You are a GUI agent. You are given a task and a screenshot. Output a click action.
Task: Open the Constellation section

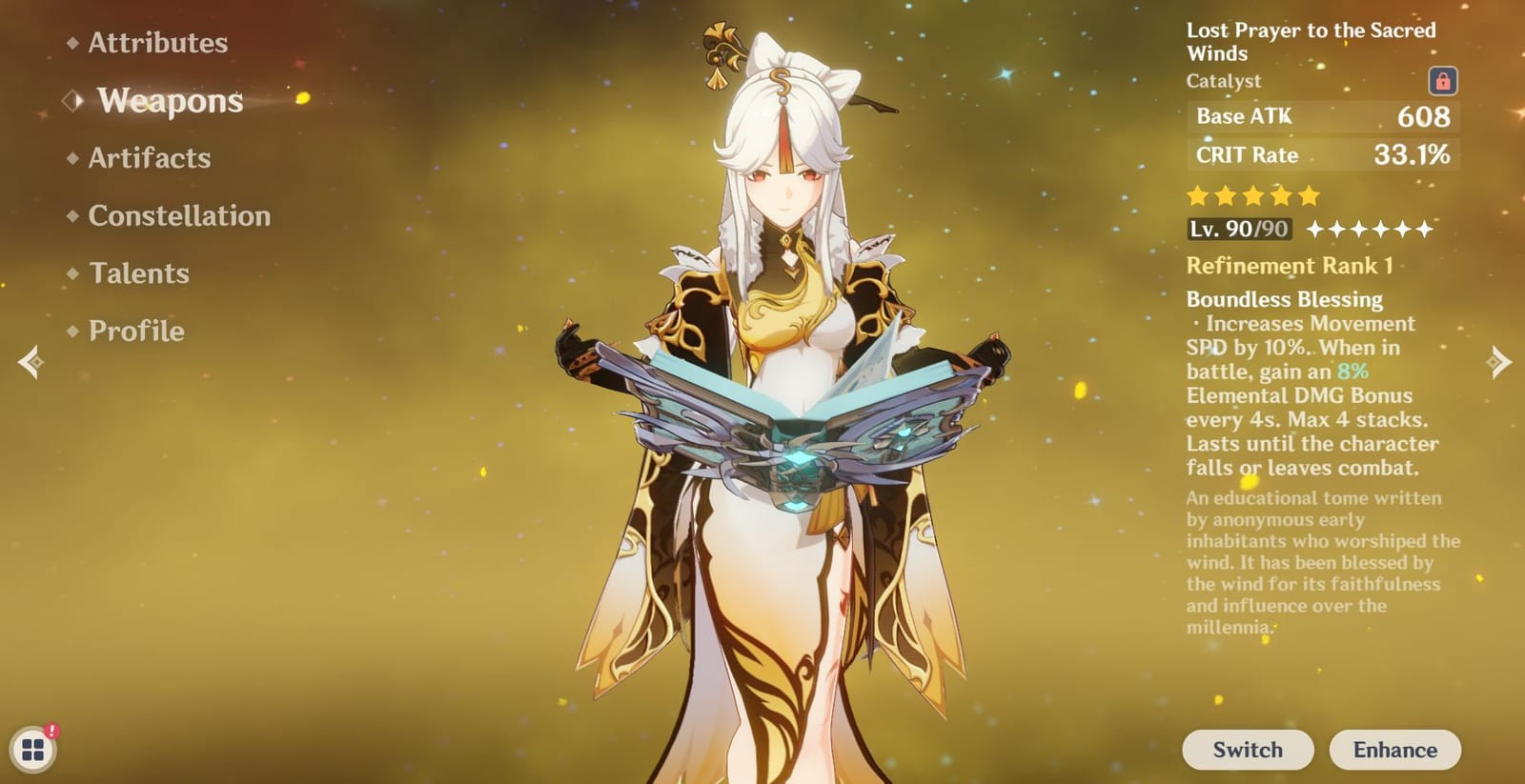tap(177, 216)
